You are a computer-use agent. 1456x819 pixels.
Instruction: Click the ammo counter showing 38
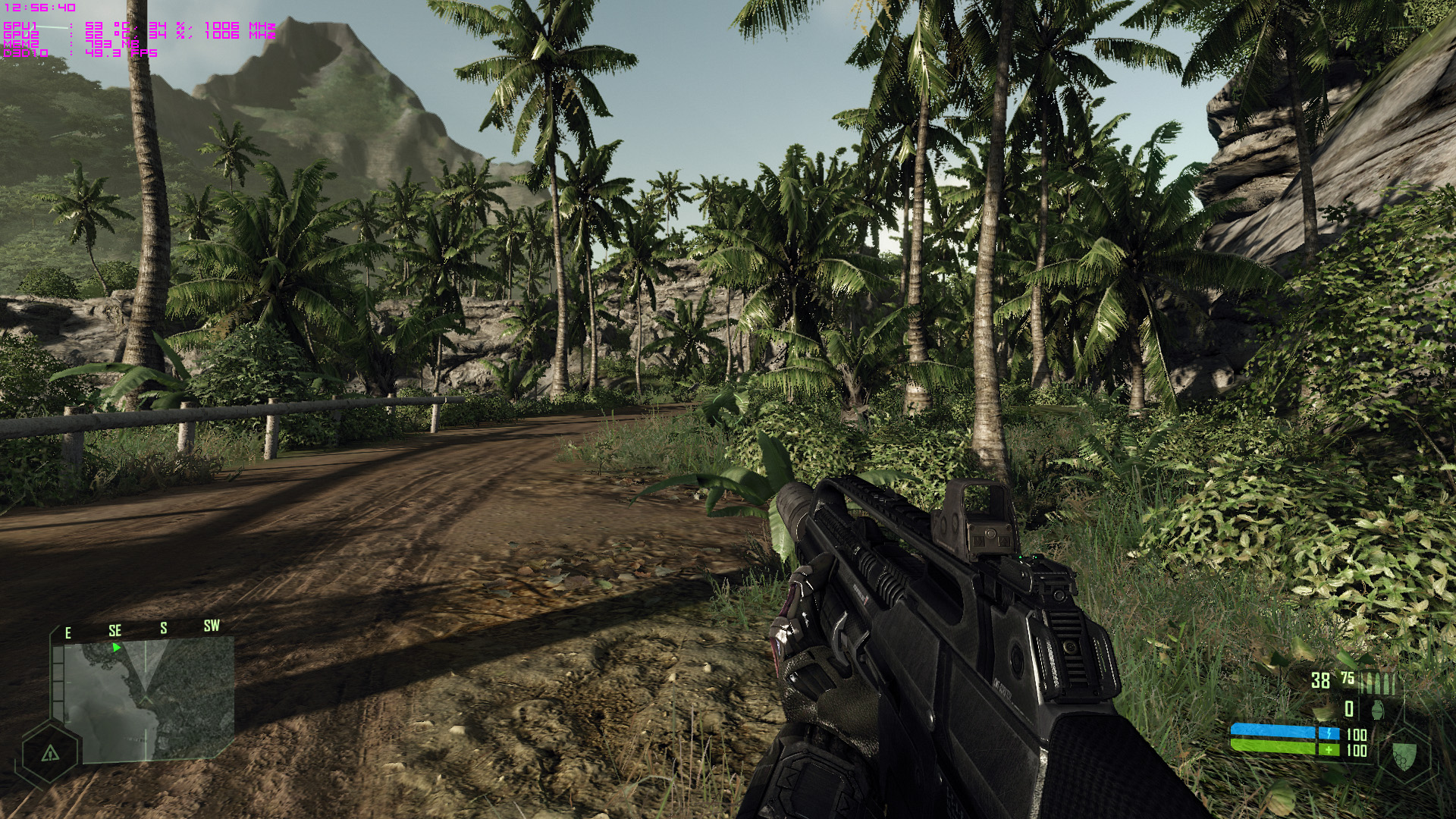pos(1319,679)
